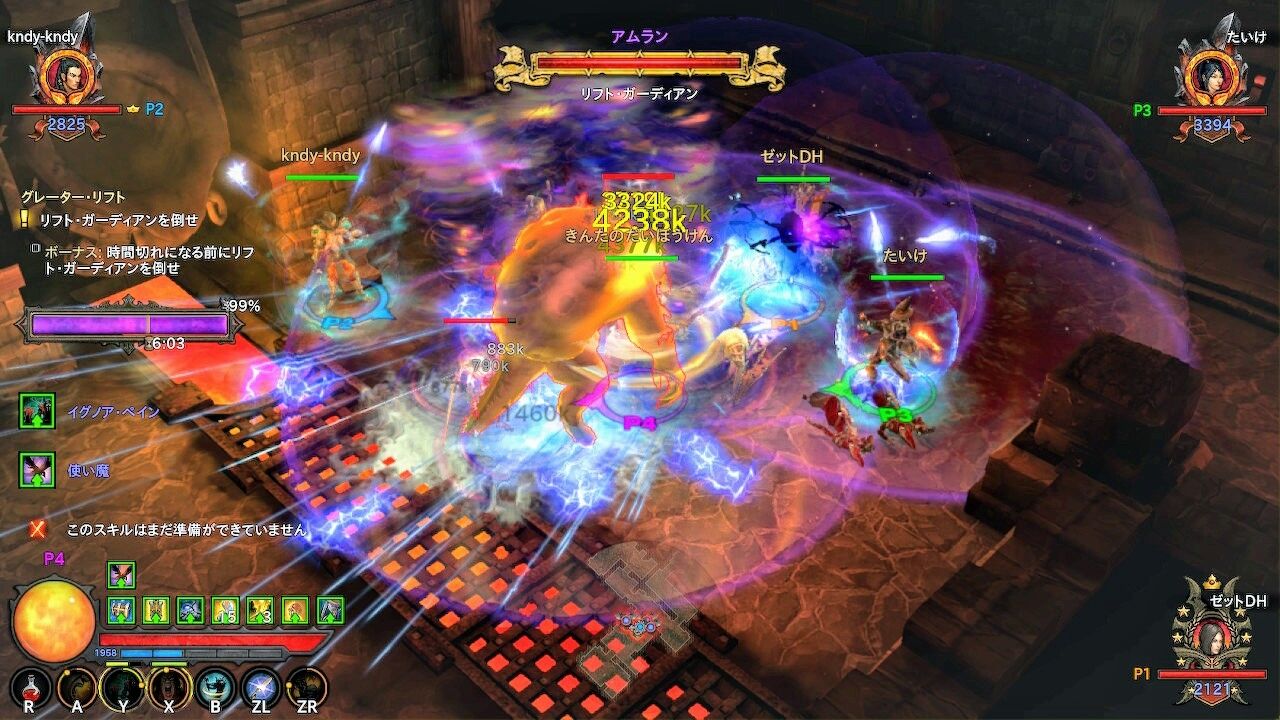Toggle the winged buff above the buff row
This screenshot has height=720, width=1280.
120,574
